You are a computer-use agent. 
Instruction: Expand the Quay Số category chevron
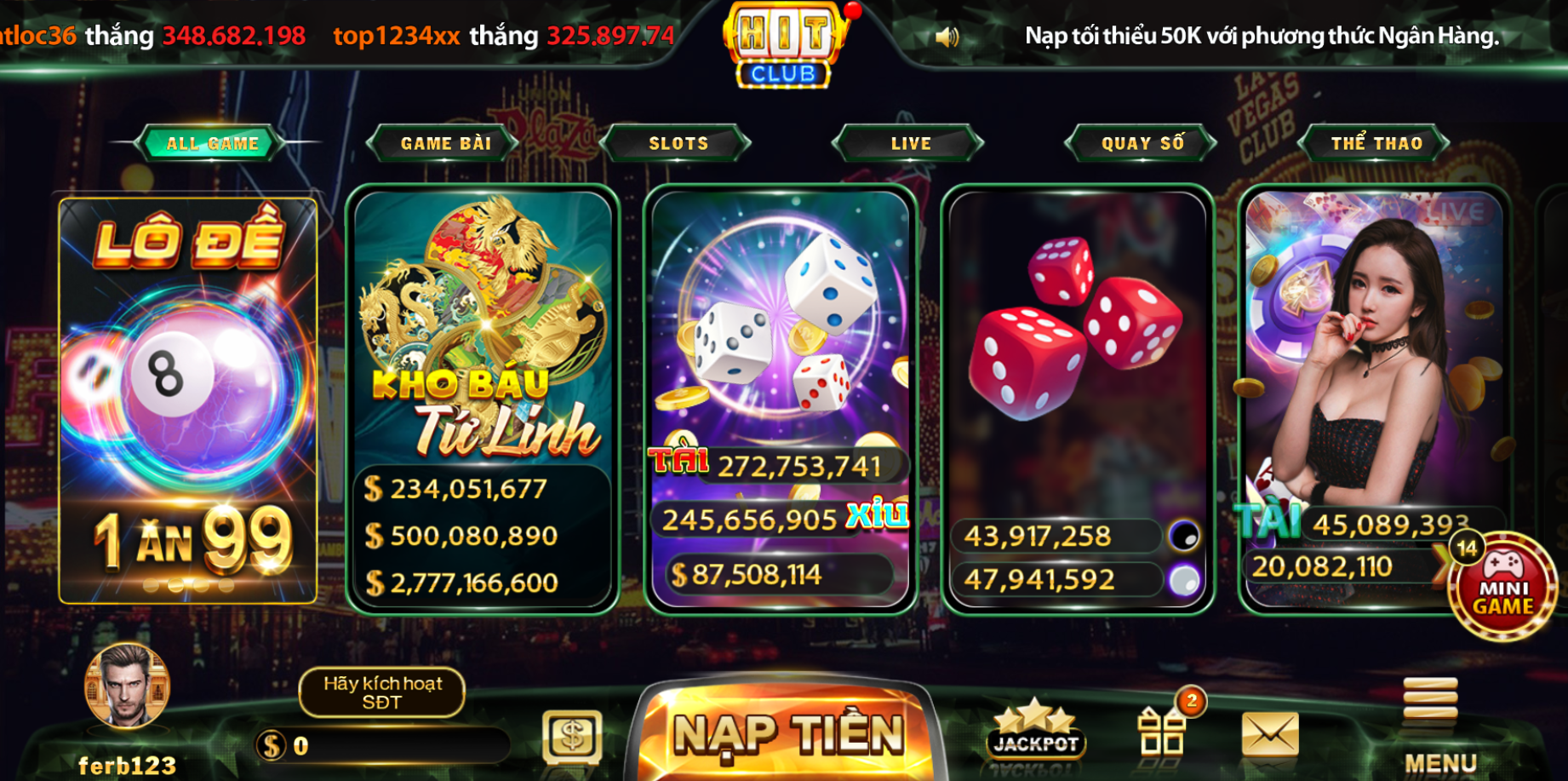1139,143
